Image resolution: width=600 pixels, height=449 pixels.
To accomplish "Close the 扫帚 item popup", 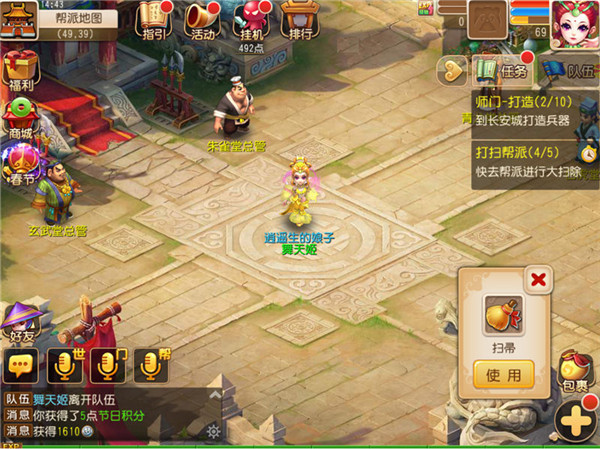I will coord(539,279).
